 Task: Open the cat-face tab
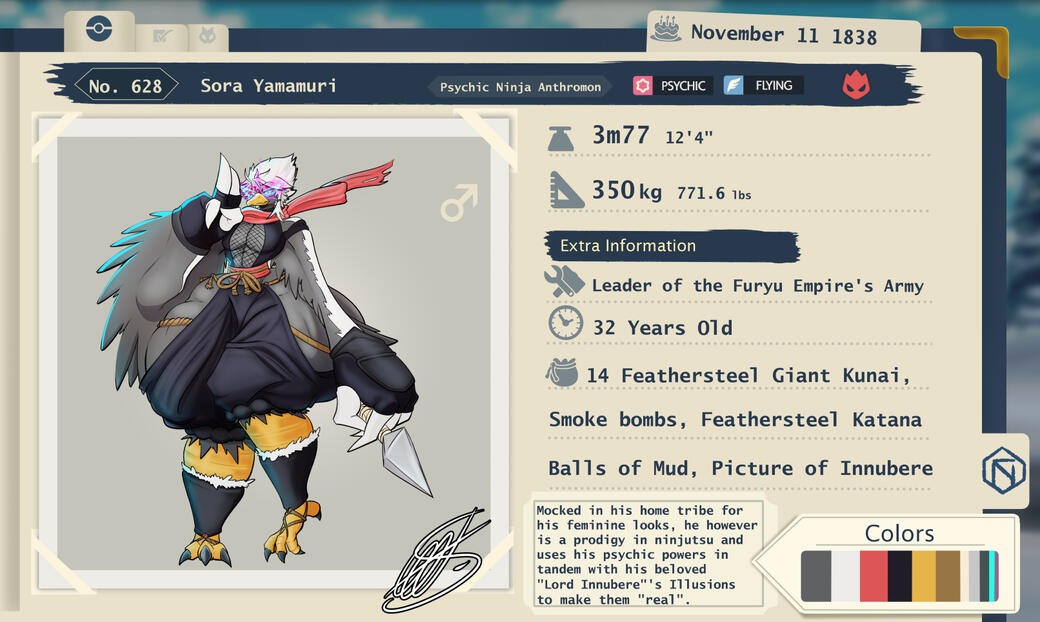(x=207, y=37)
